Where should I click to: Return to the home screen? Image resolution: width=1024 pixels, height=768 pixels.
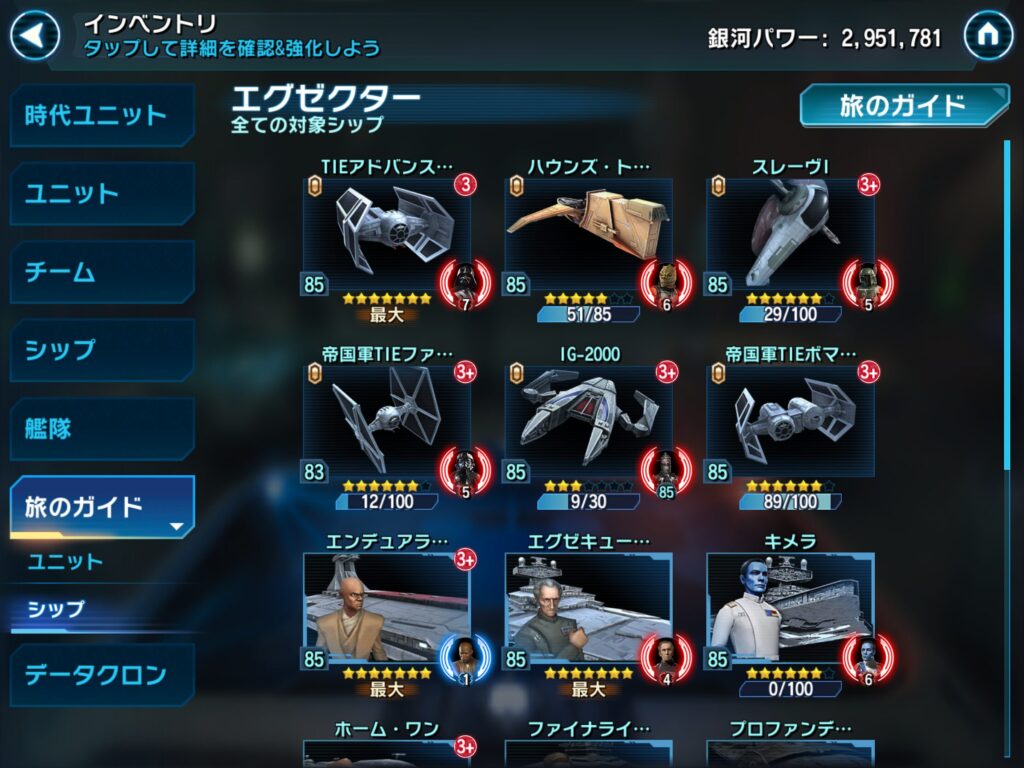pos(988,37)
